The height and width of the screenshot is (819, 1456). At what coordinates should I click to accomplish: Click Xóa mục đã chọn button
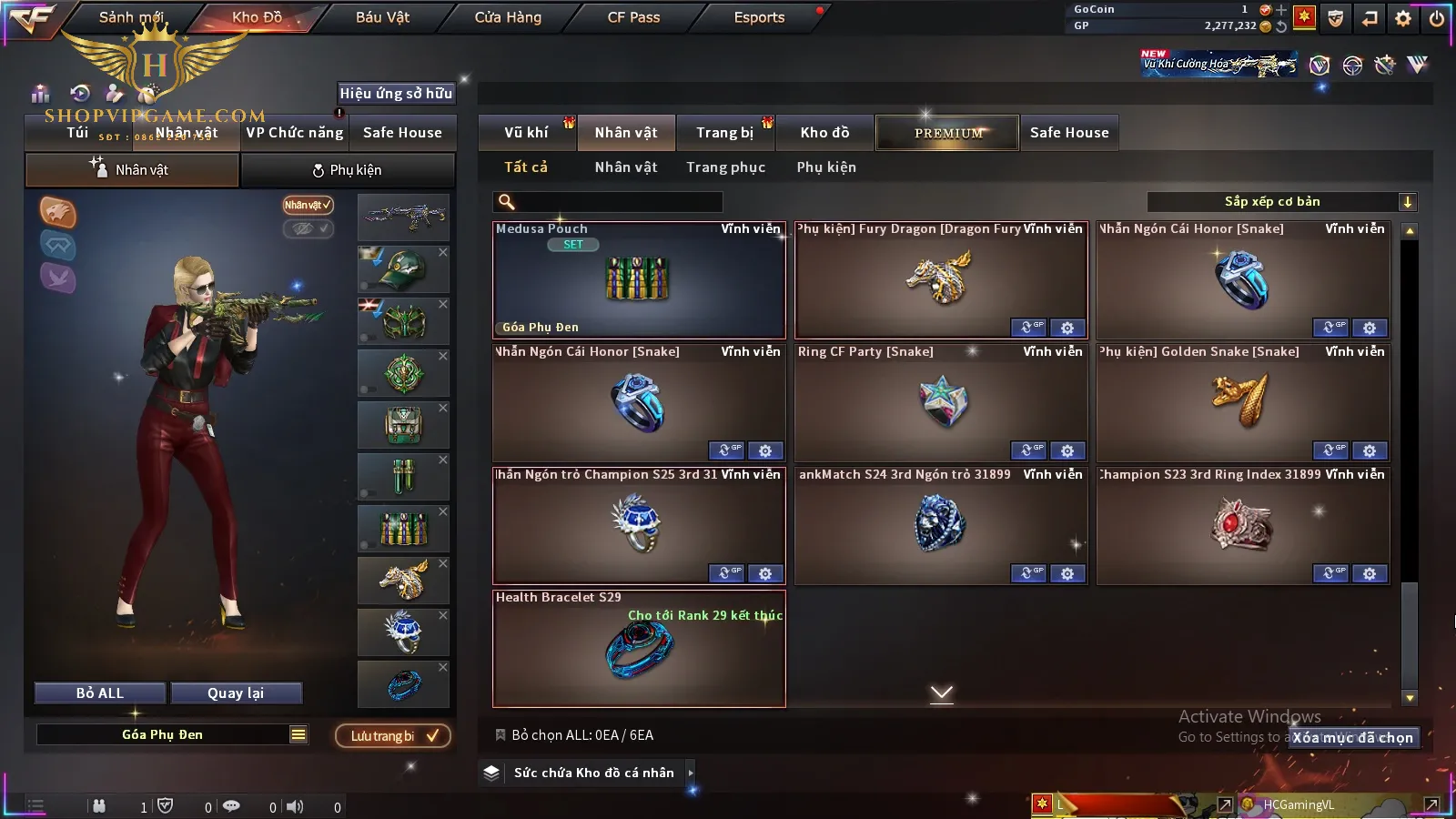point(1353,738)
